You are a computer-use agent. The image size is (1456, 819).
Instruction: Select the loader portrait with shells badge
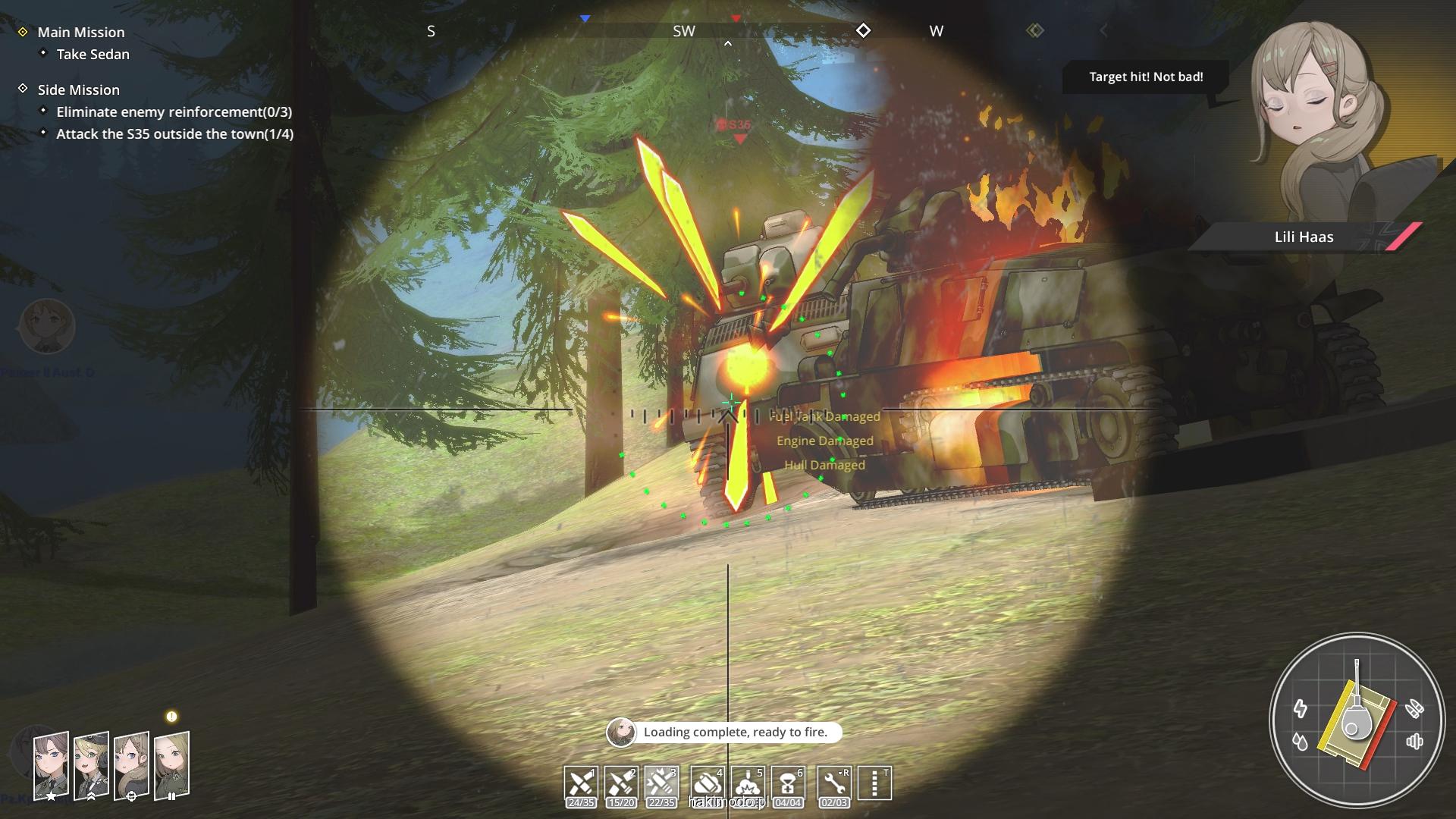tap(171, 766)
